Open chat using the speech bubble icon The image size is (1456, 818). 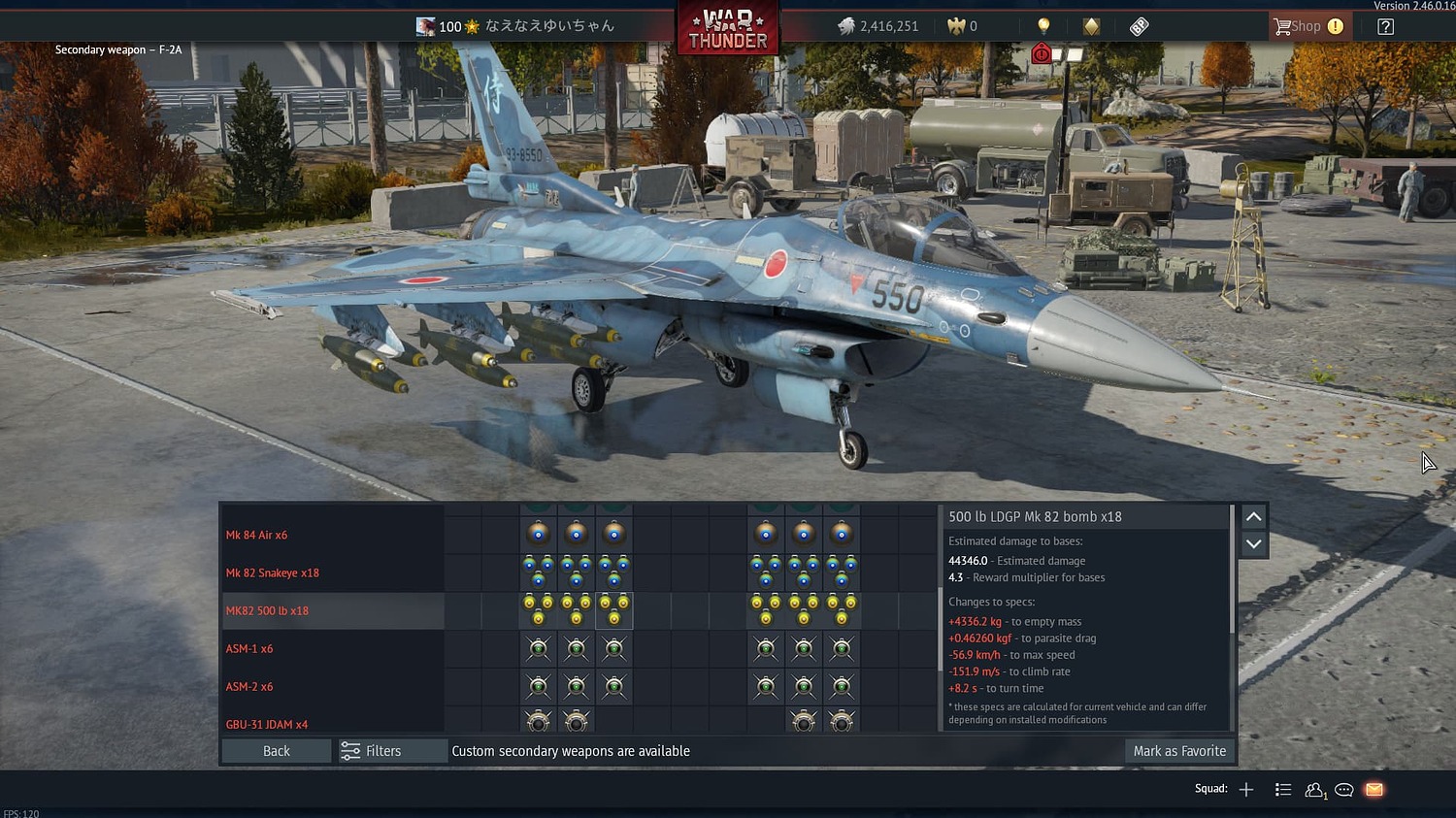[x=1344, y=789]
